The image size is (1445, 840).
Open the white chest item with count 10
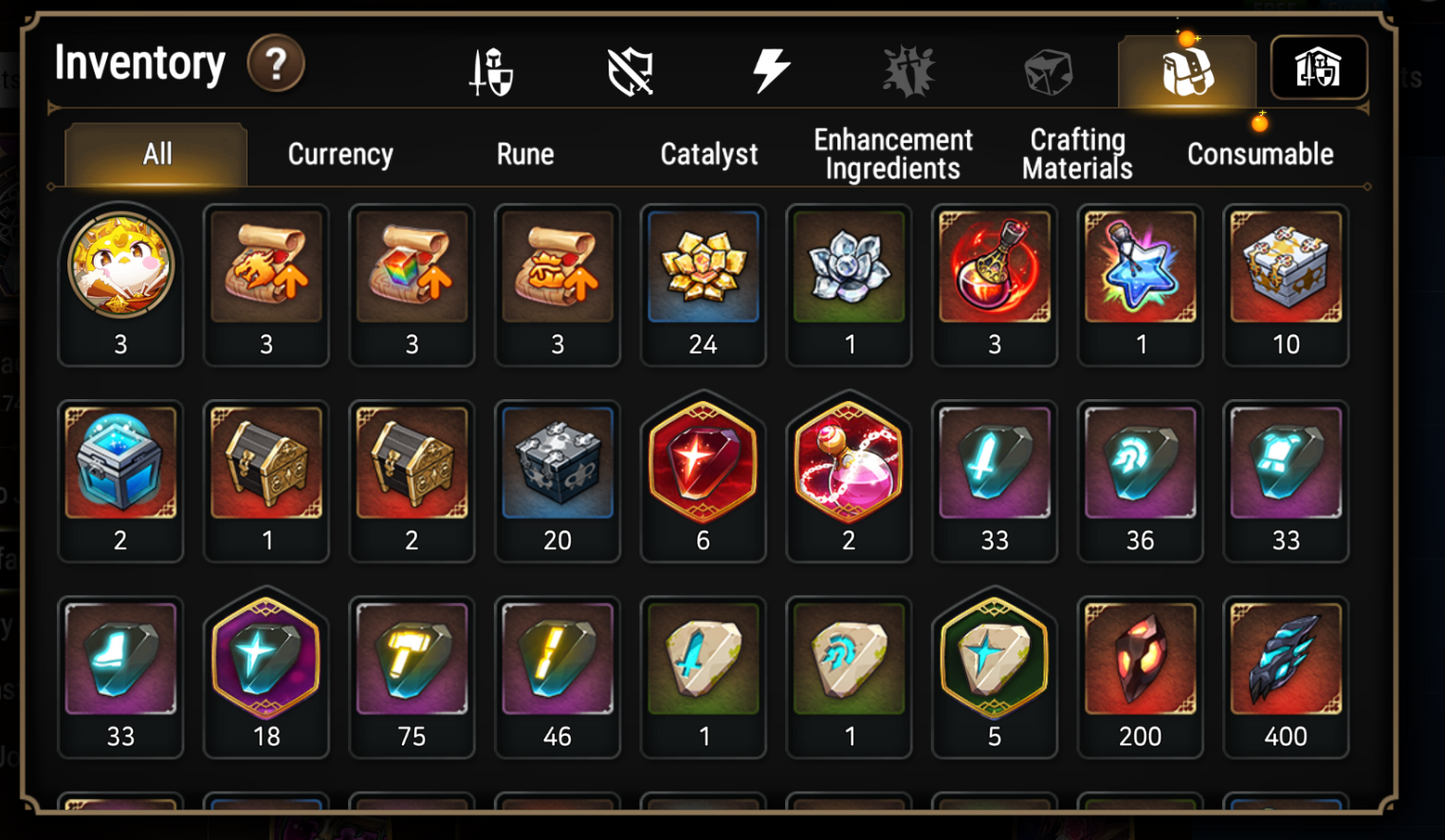pyautogui.click(x=1285, y=267)
